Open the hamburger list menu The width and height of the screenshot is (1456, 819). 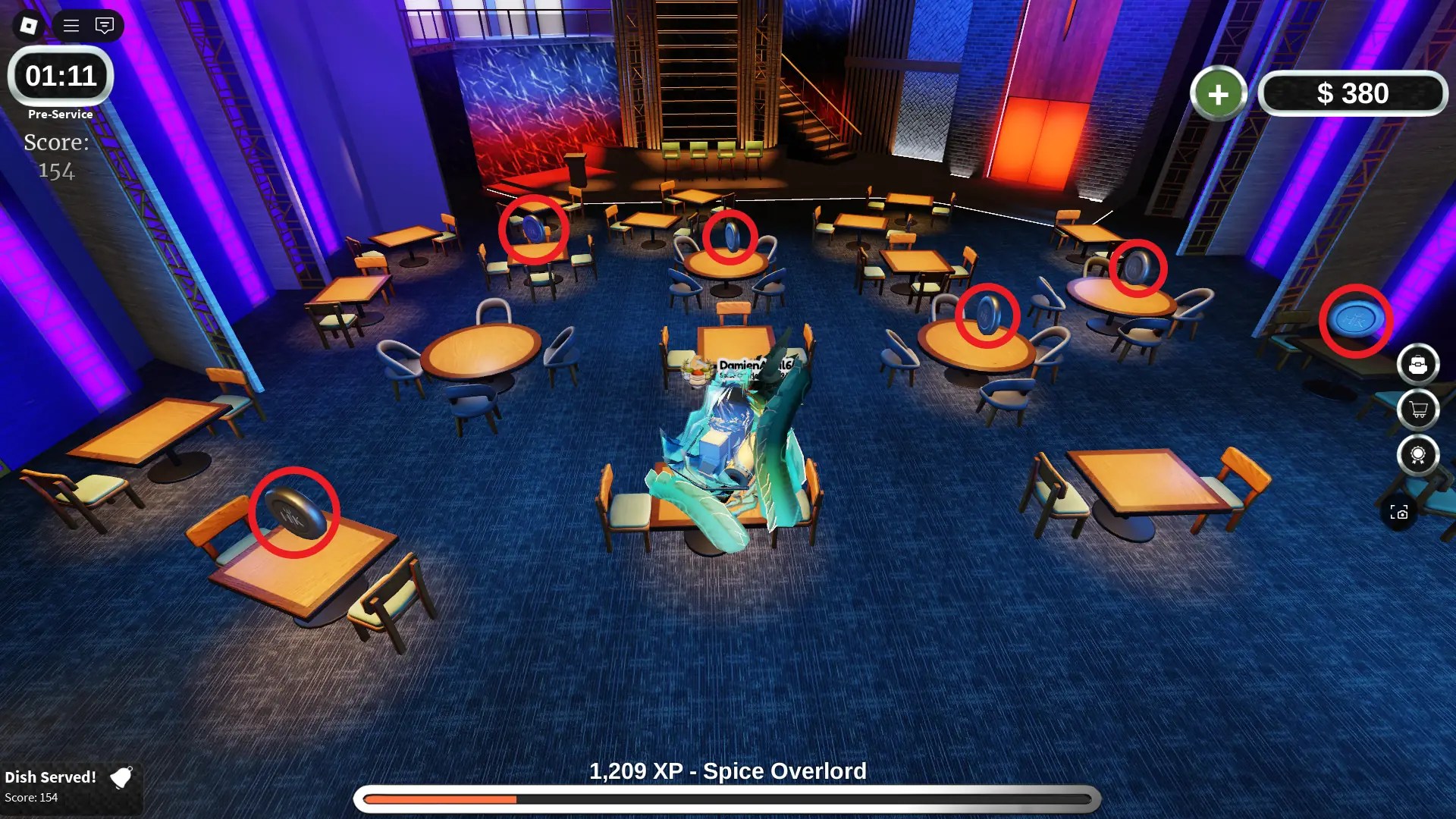tap(70, 26)
